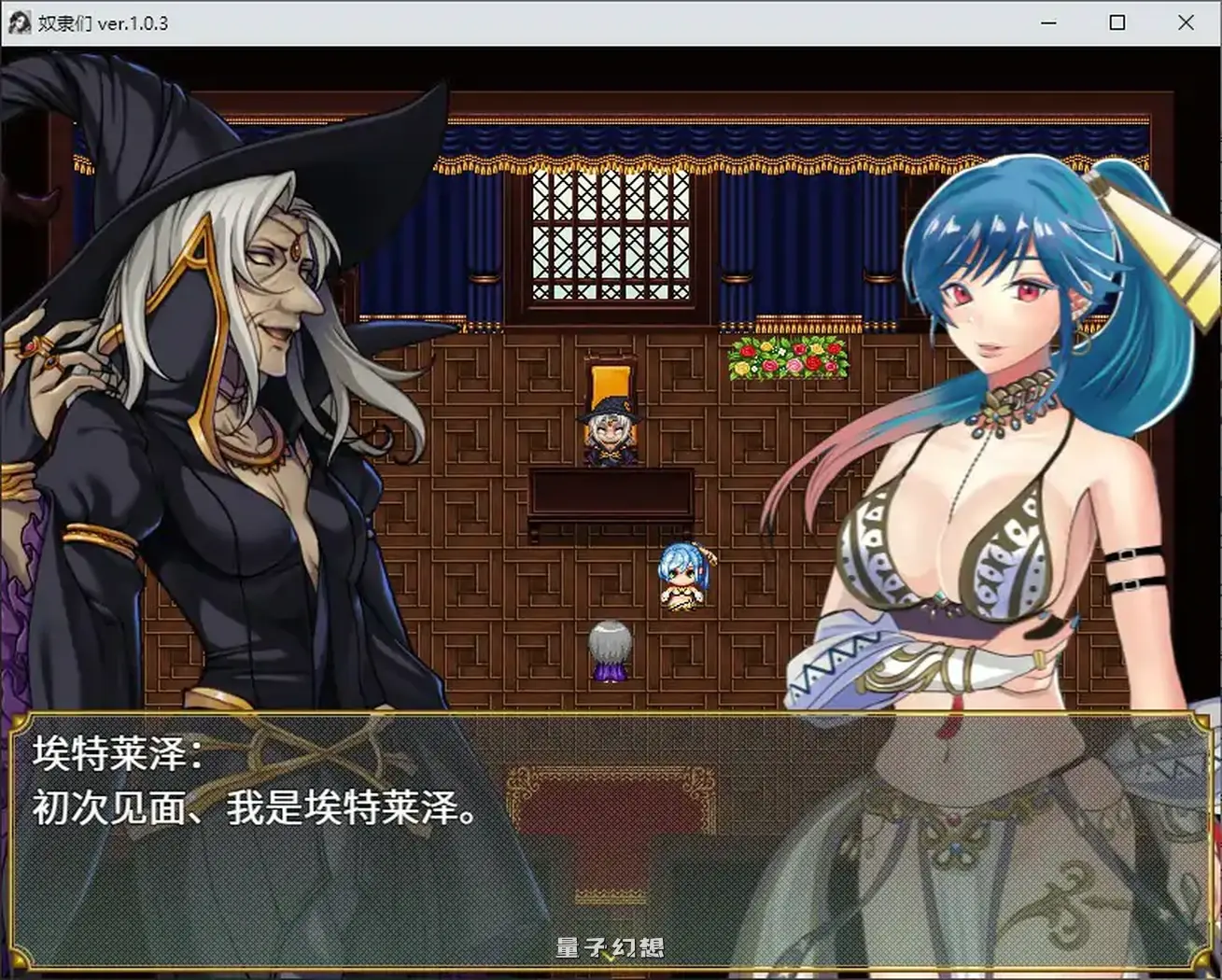The image size is (1222, 980).
Task: Click the witch portrait's golden ring
Action: click(33, 346)
